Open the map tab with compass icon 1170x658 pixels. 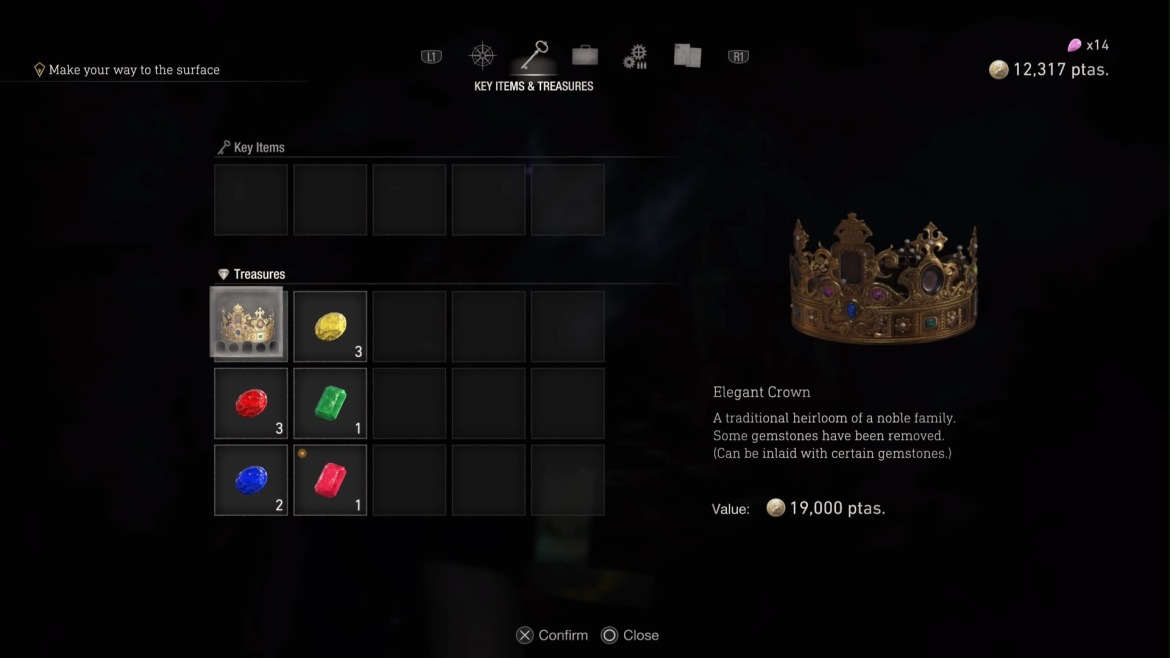click(483, 56)
